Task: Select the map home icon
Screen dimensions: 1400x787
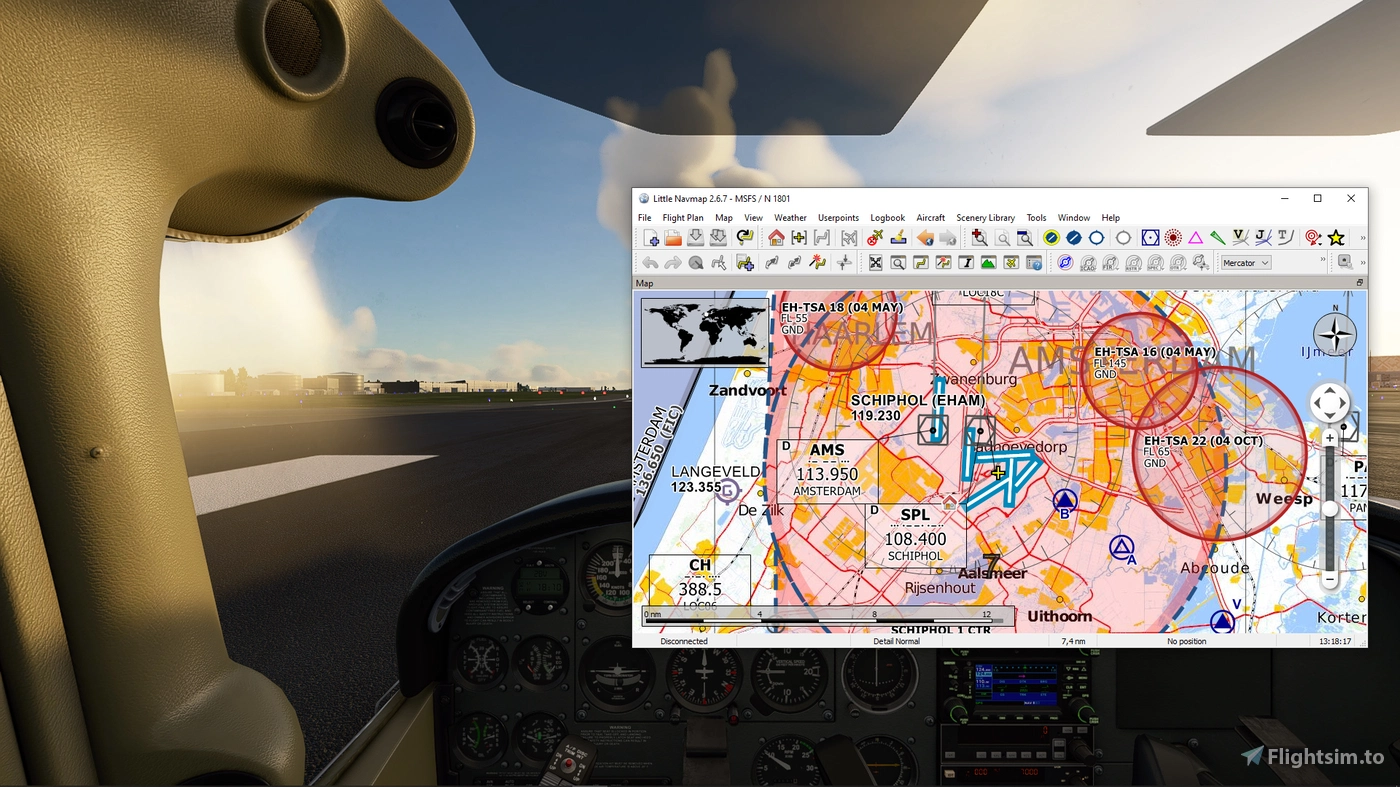Action: tap(774, 238)
